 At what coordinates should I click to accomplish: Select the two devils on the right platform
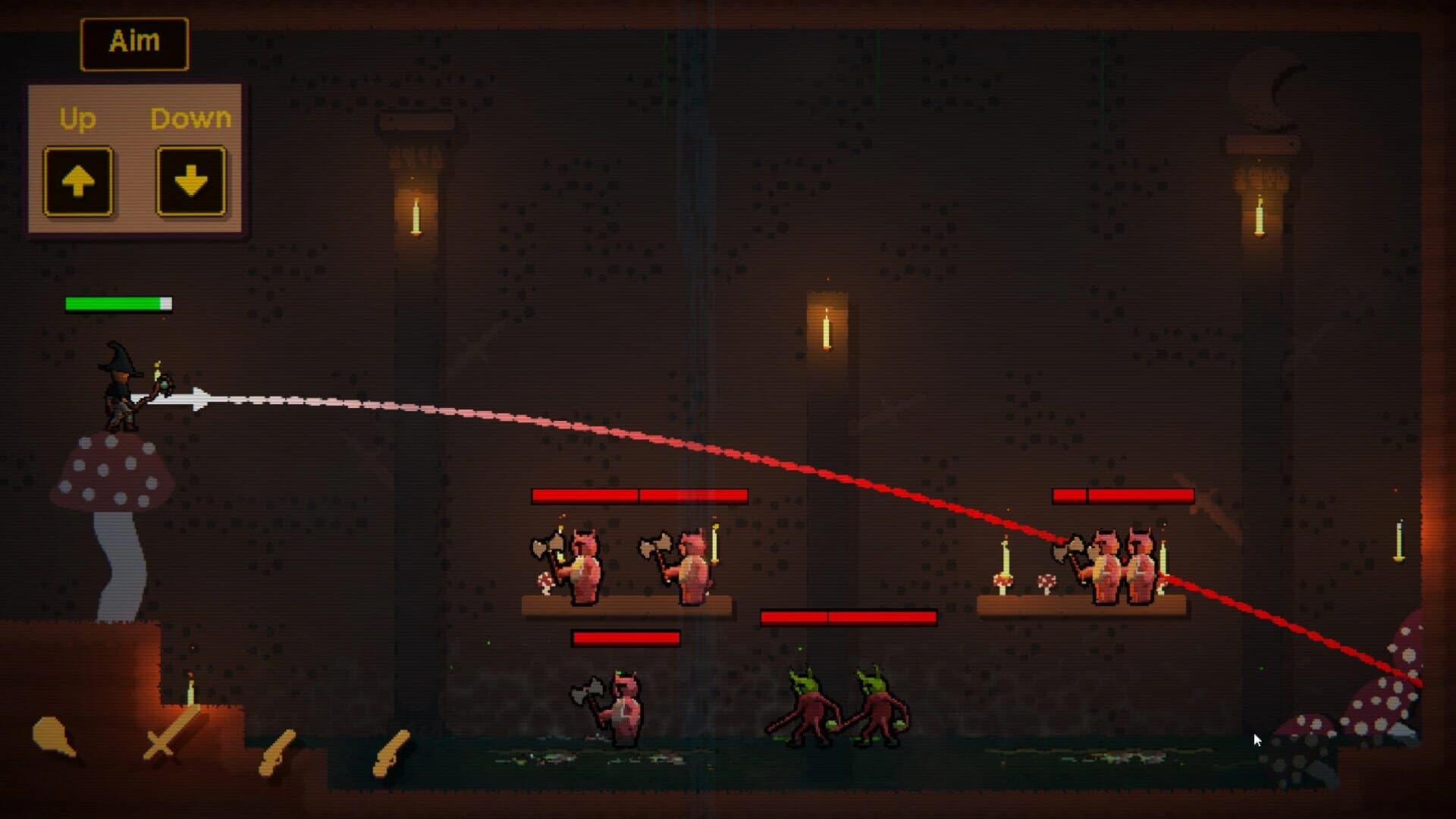pyautogui.click(x=1122, y=565)
